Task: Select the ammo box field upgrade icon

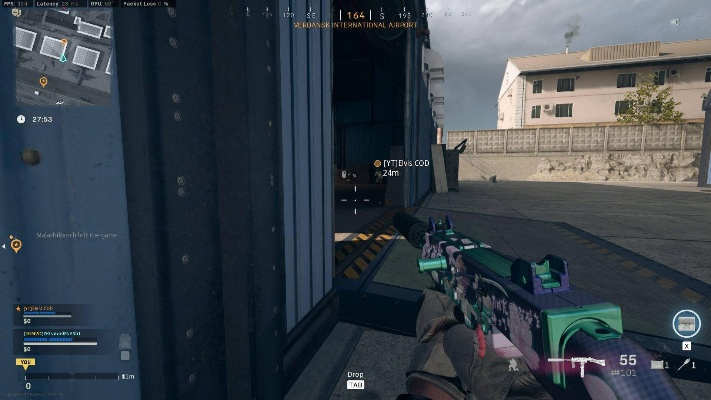Action: (x=686, y=323)
